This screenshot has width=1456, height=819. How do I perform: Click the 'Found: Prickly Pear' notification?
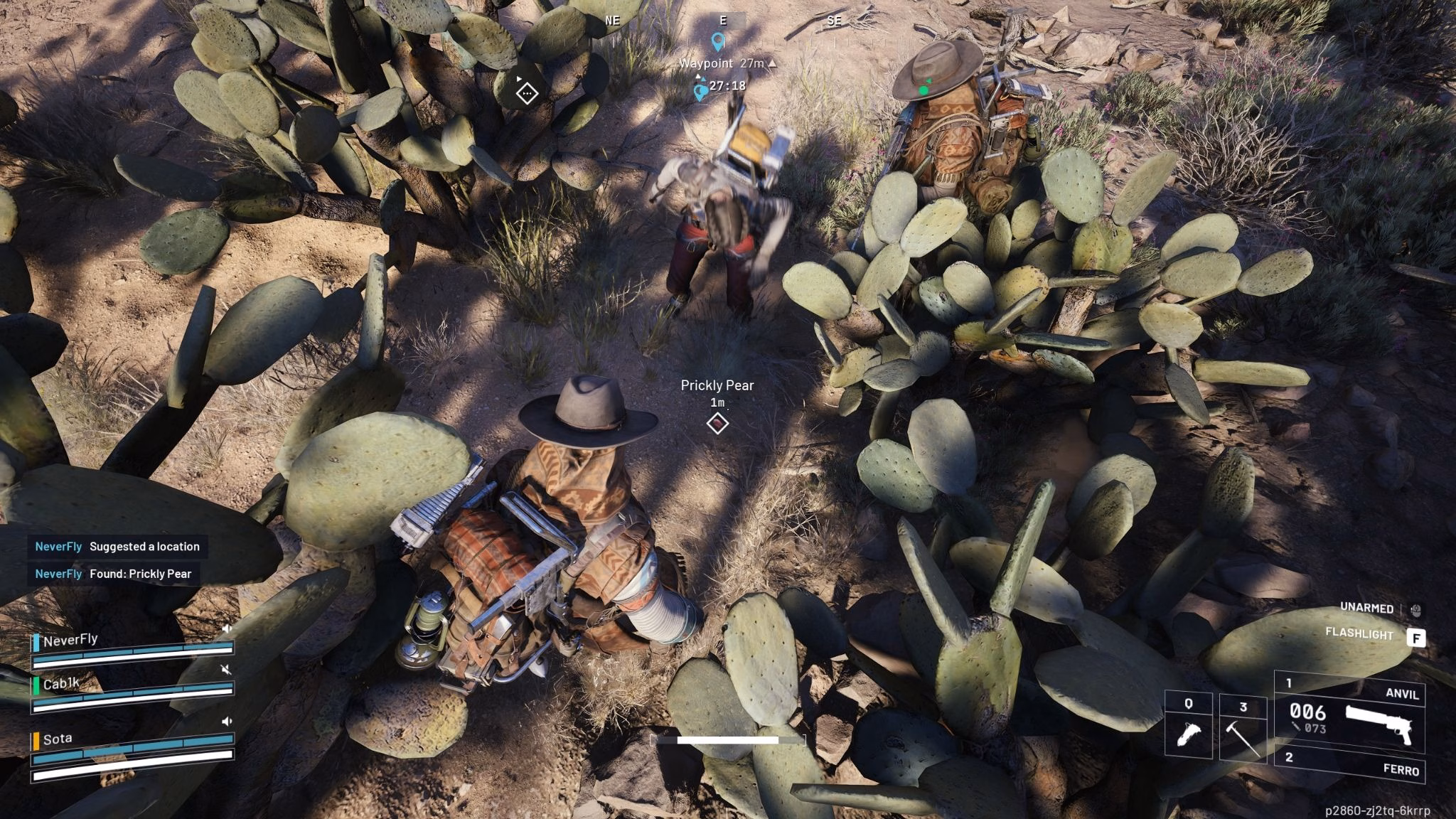114,574
